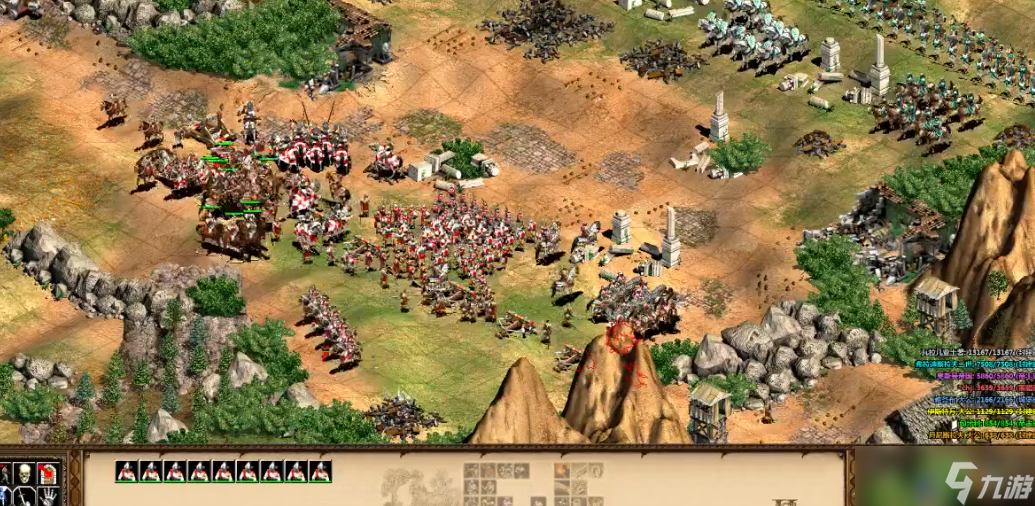The height and width of the screenshot is (506, 1035).
Task: Select the white hand stop command
Action: pyautogui.click(x=47, y=496)
